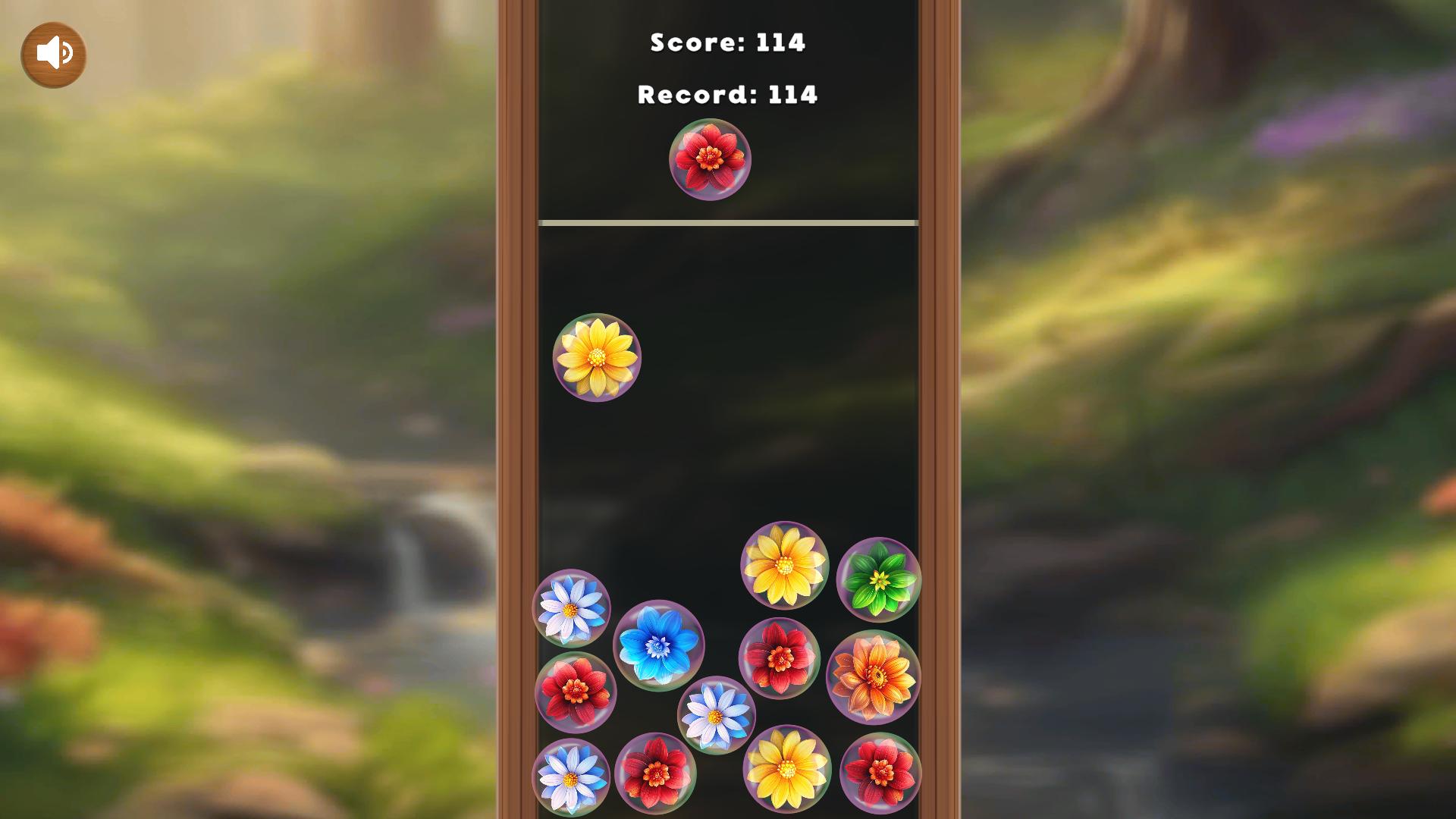Mute the game sound via speaker icon
Screen dimensions: 1456x819
pyautogui.click(x=52, y=53)
